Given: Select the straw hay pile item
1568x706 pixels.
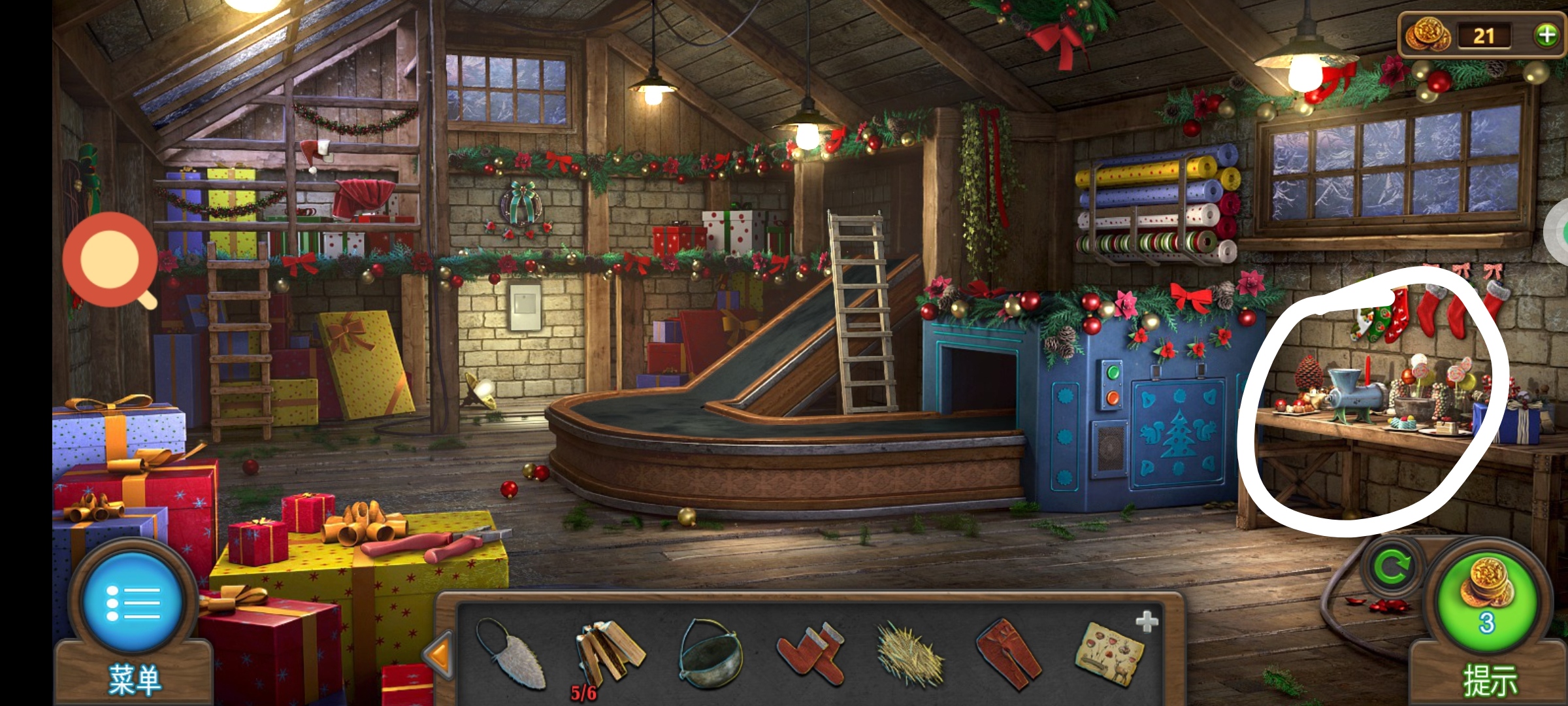Looking at the screenshot, I should pos(910,654).
